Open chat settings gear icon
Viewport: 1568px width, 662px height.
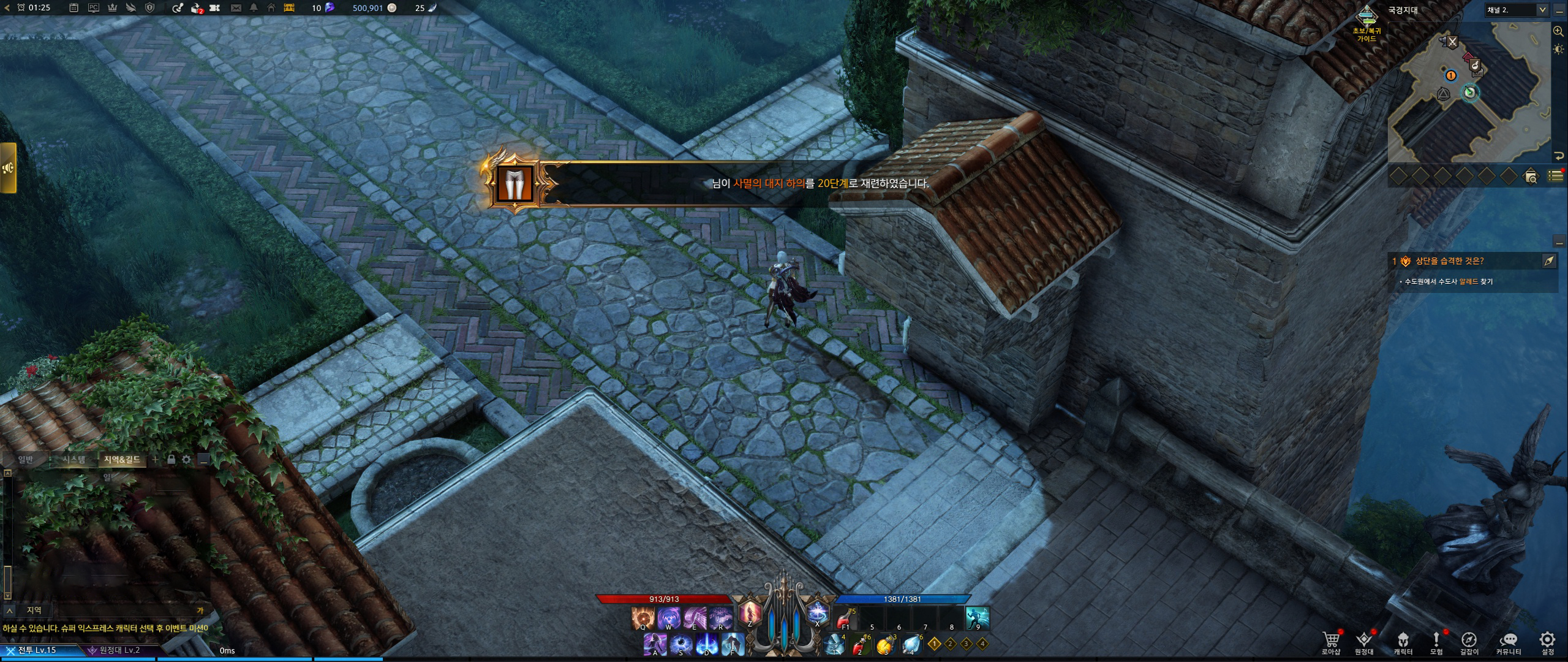(x=186, y=459)
